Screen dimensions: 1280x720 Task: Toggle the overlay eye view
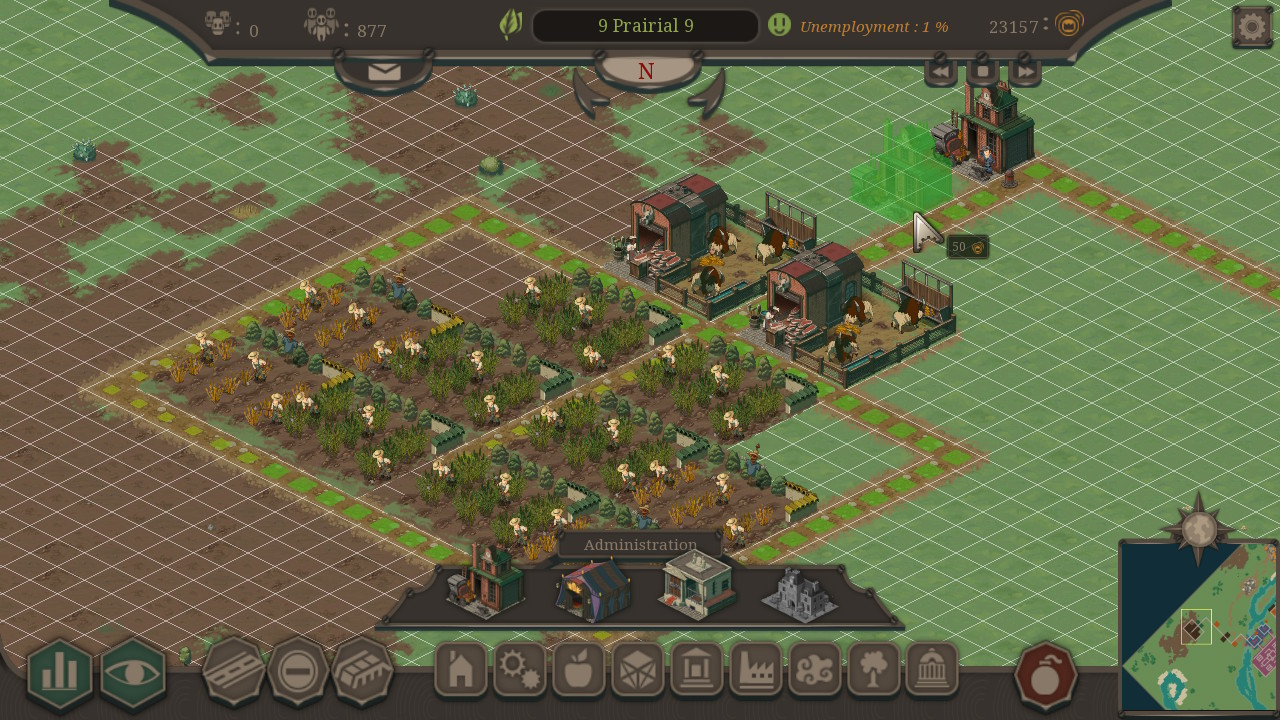point(132,672)
